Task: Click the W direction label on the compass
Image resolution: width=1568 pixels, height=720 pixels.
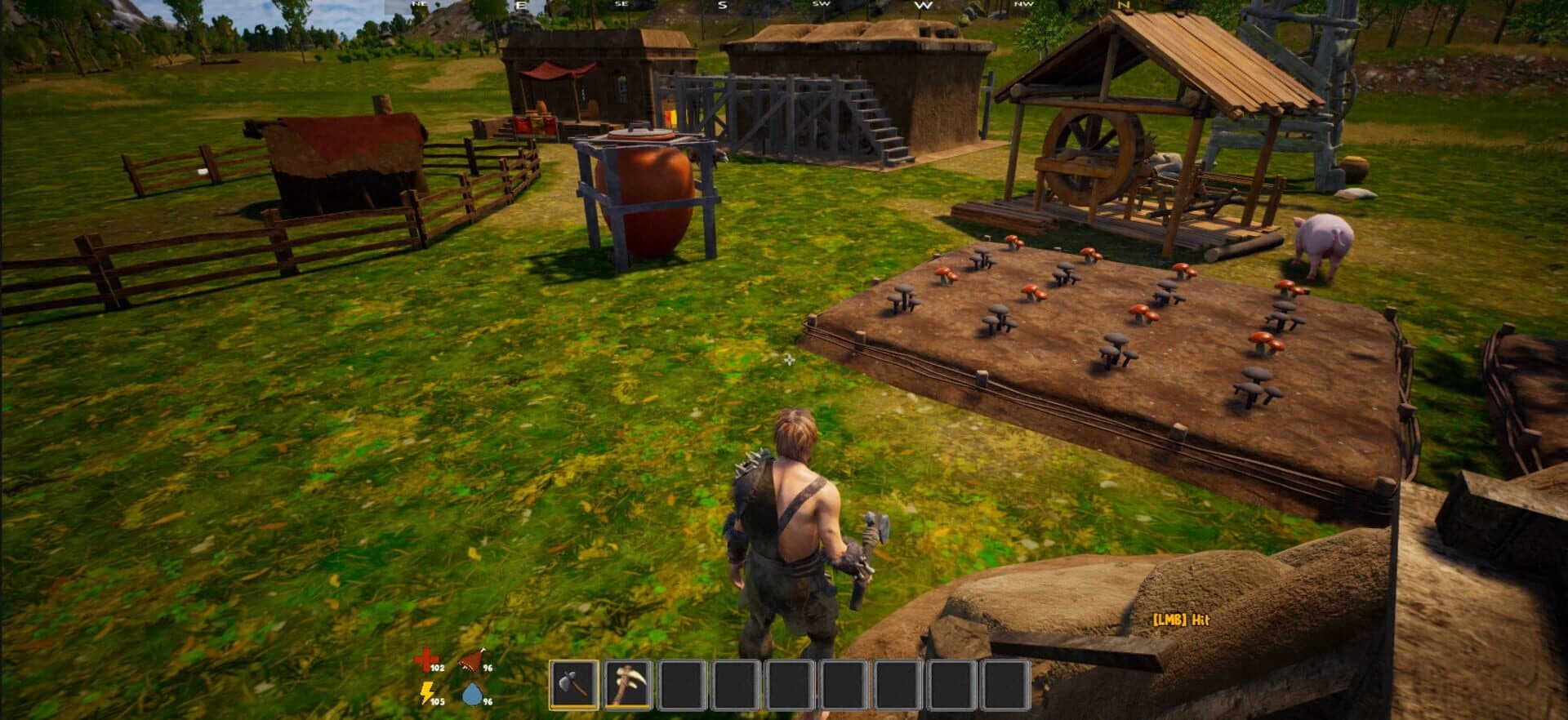Action: pyautogui.click(x=925, y=5)
